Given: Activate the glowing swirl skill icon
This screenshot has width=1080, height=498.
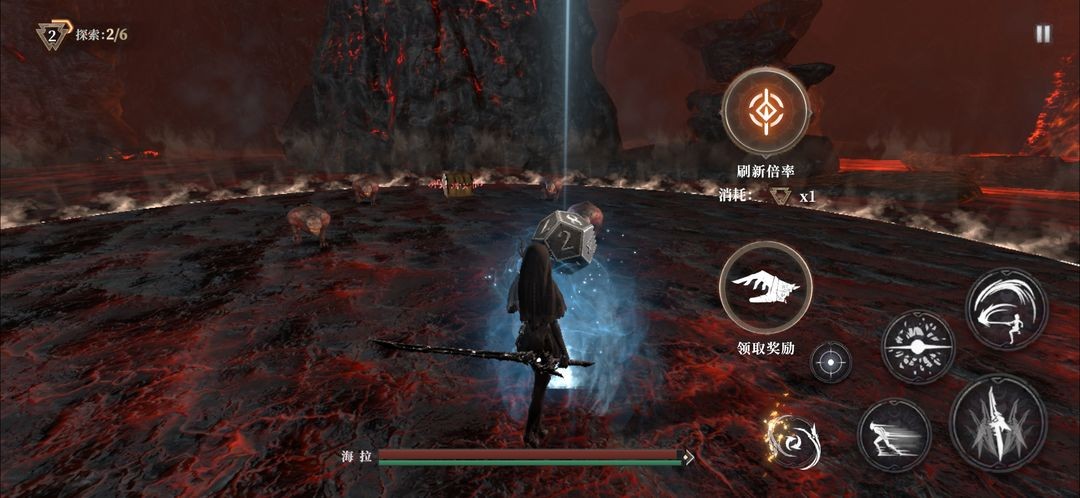Looking at the screenshot, I should pos(795,436).
